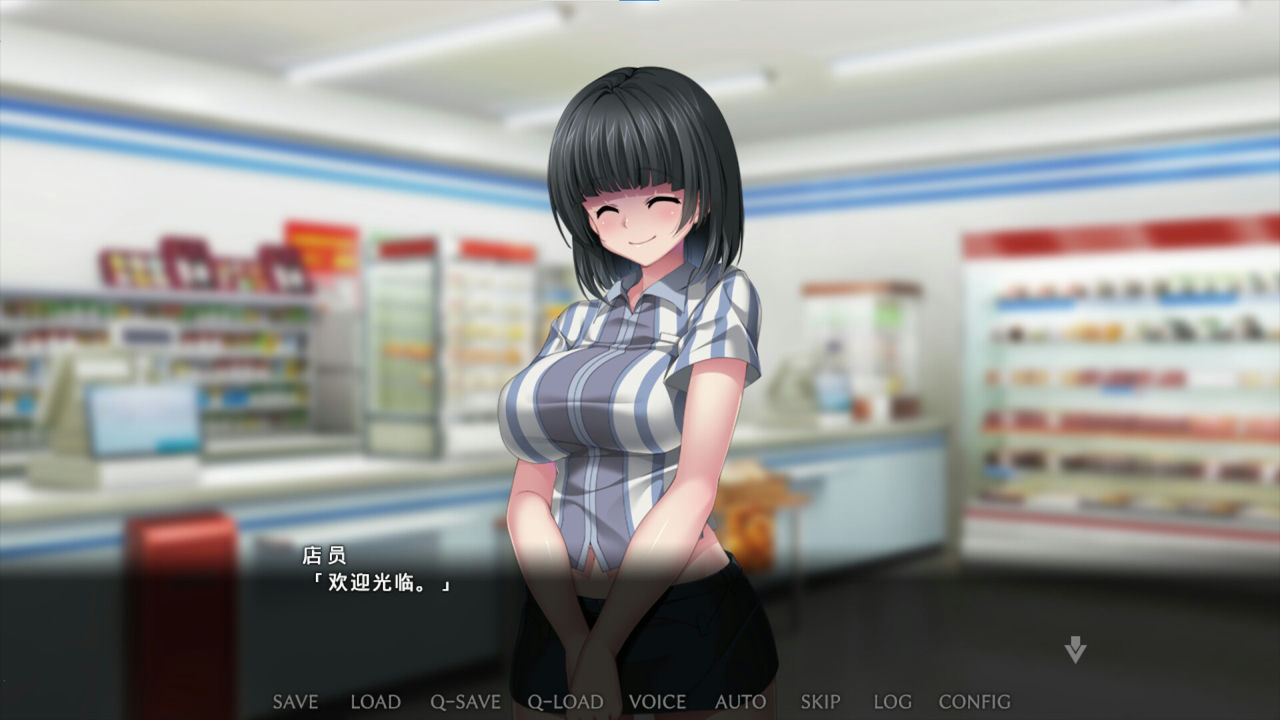
Task: Open the SAVE screen
Action: [294, 701]
